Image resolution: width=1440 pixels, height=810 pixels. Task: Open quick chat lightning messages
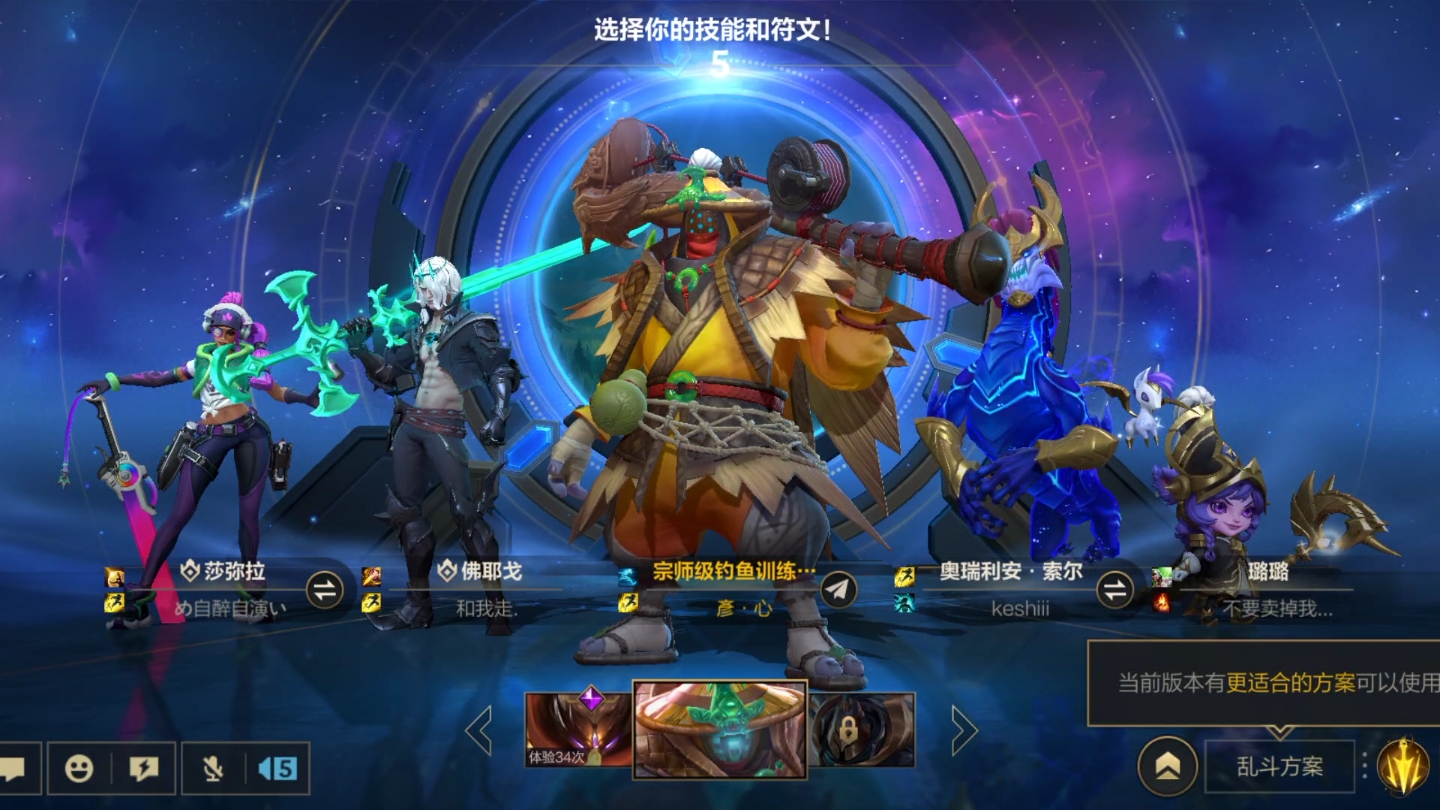[x=144, y=768]
